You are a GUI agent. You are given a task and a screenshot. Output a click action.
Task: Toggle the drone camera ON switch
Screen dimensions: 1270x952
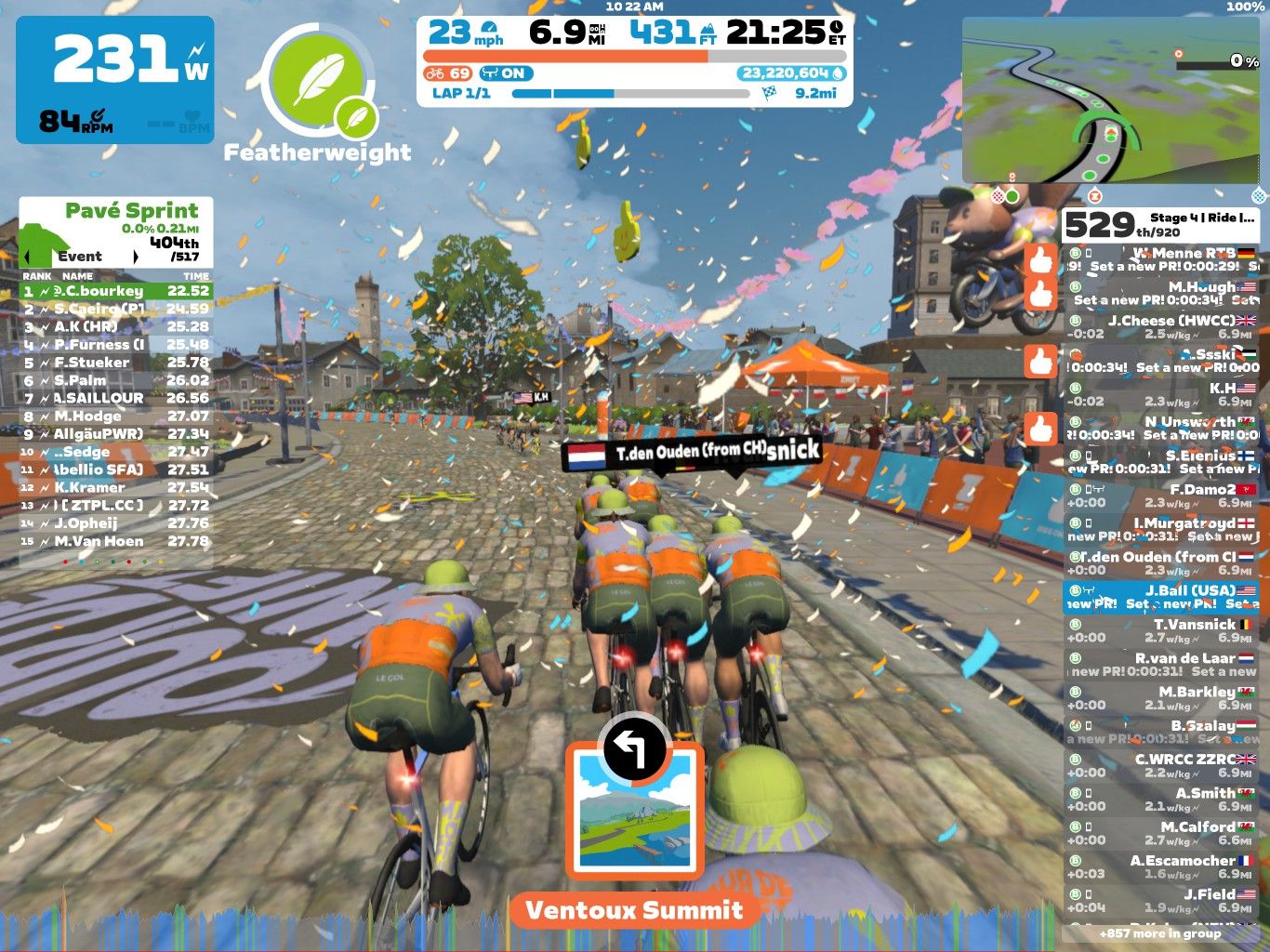pos(509,73)
